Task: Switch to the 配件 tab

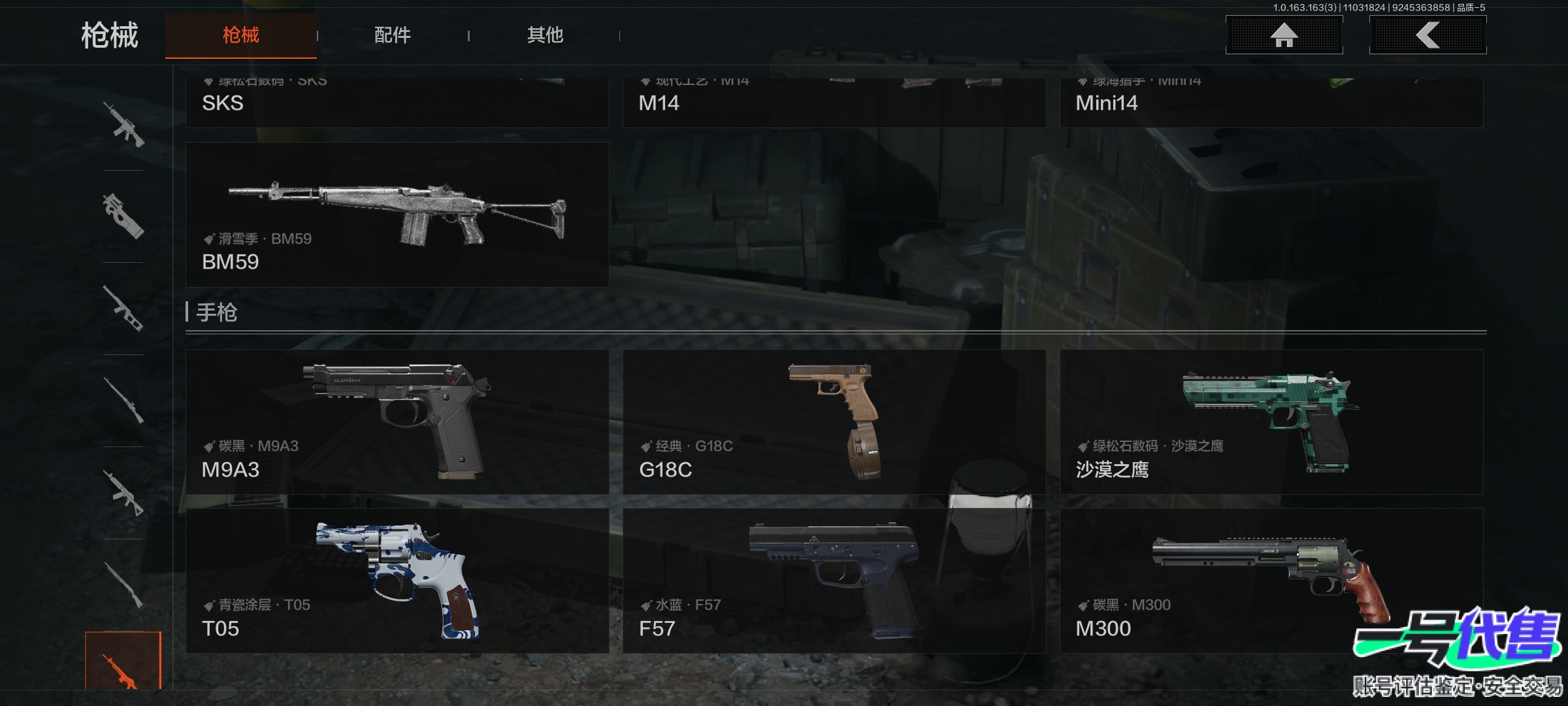Action: (x=392, y=35)
